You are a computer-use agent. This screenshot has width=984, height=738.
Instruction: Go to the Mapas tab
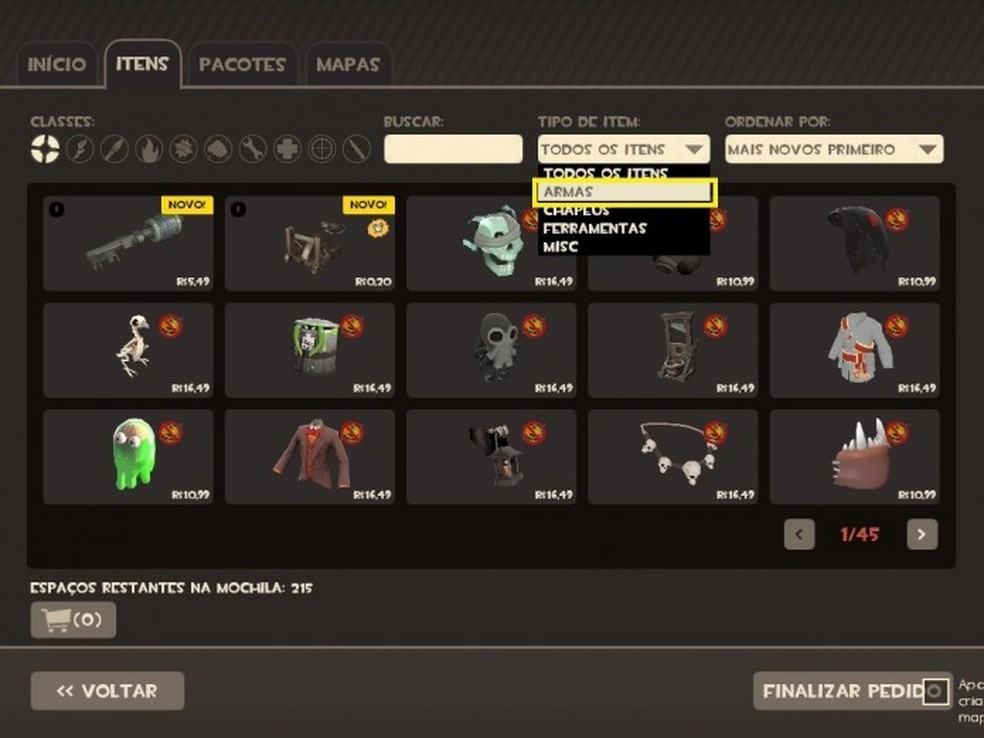(x=348, y=65)
